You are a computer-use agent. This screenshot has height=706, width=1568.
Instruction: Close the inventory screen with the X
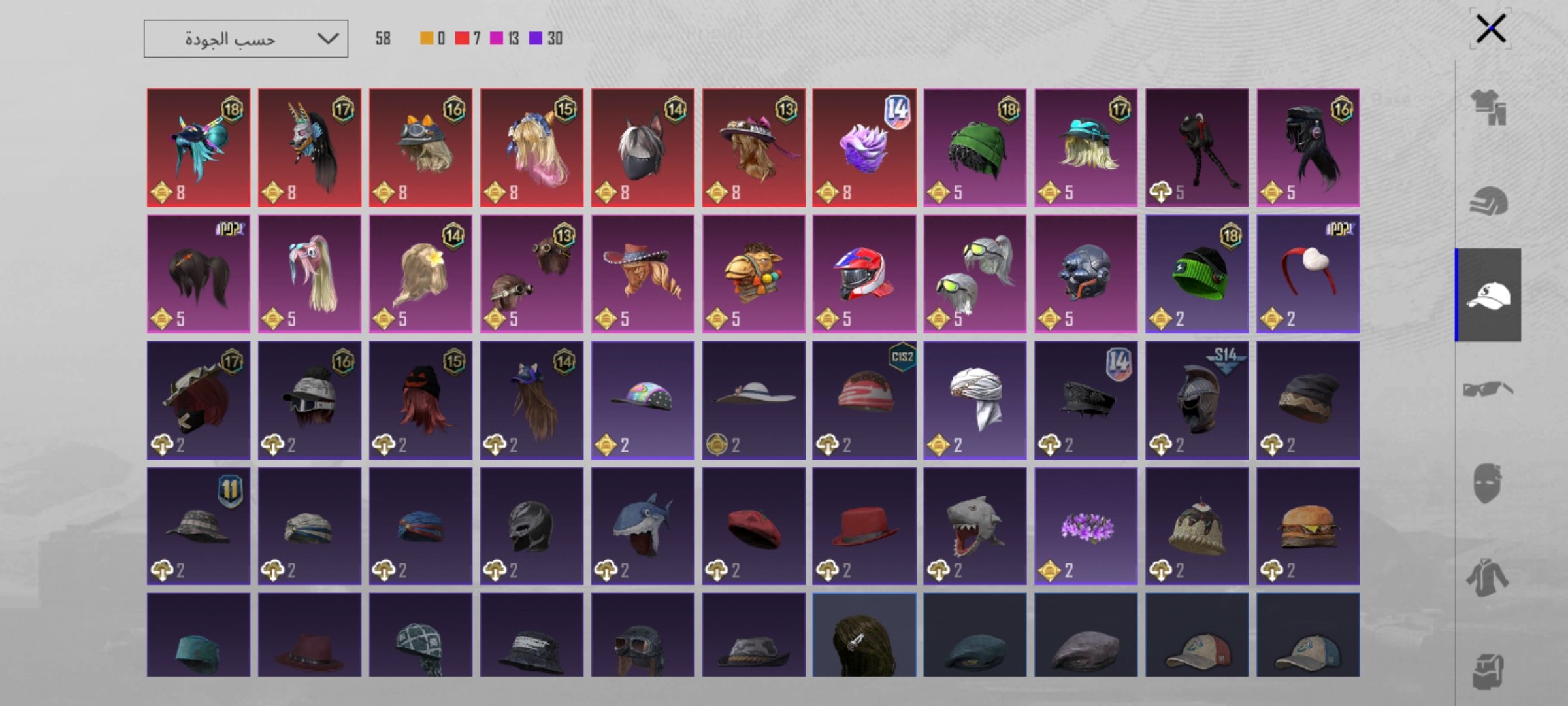1490,29
